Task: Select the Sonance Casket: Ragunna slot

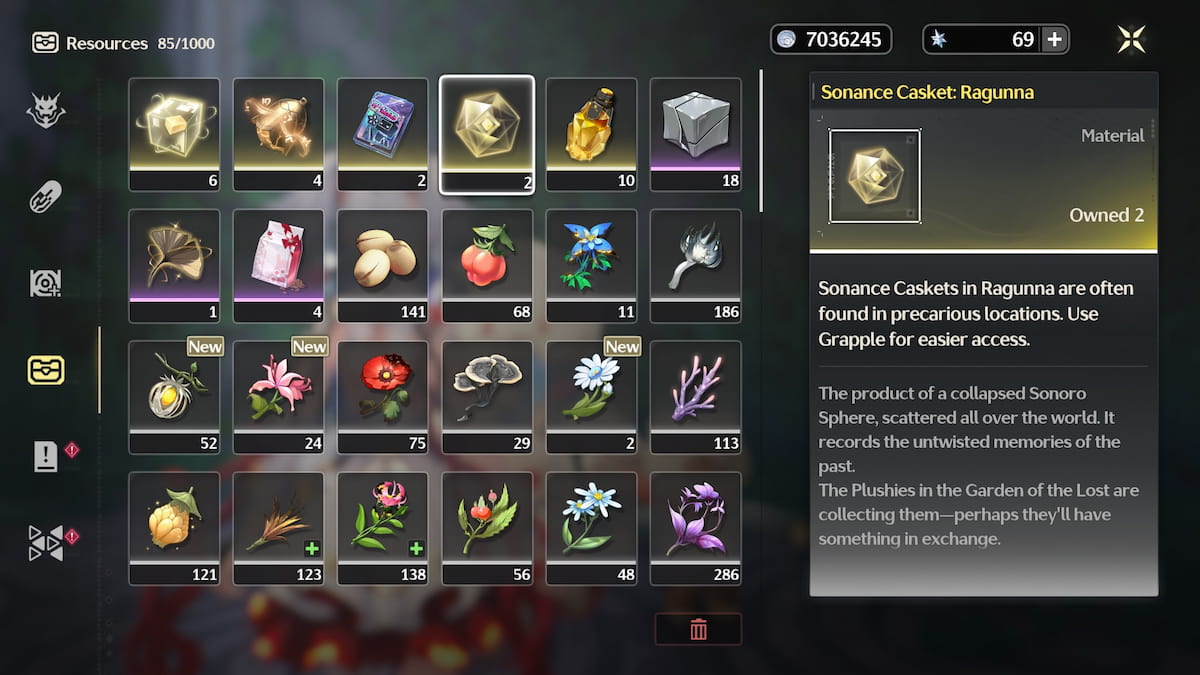Action: click(x=487, y=134)
